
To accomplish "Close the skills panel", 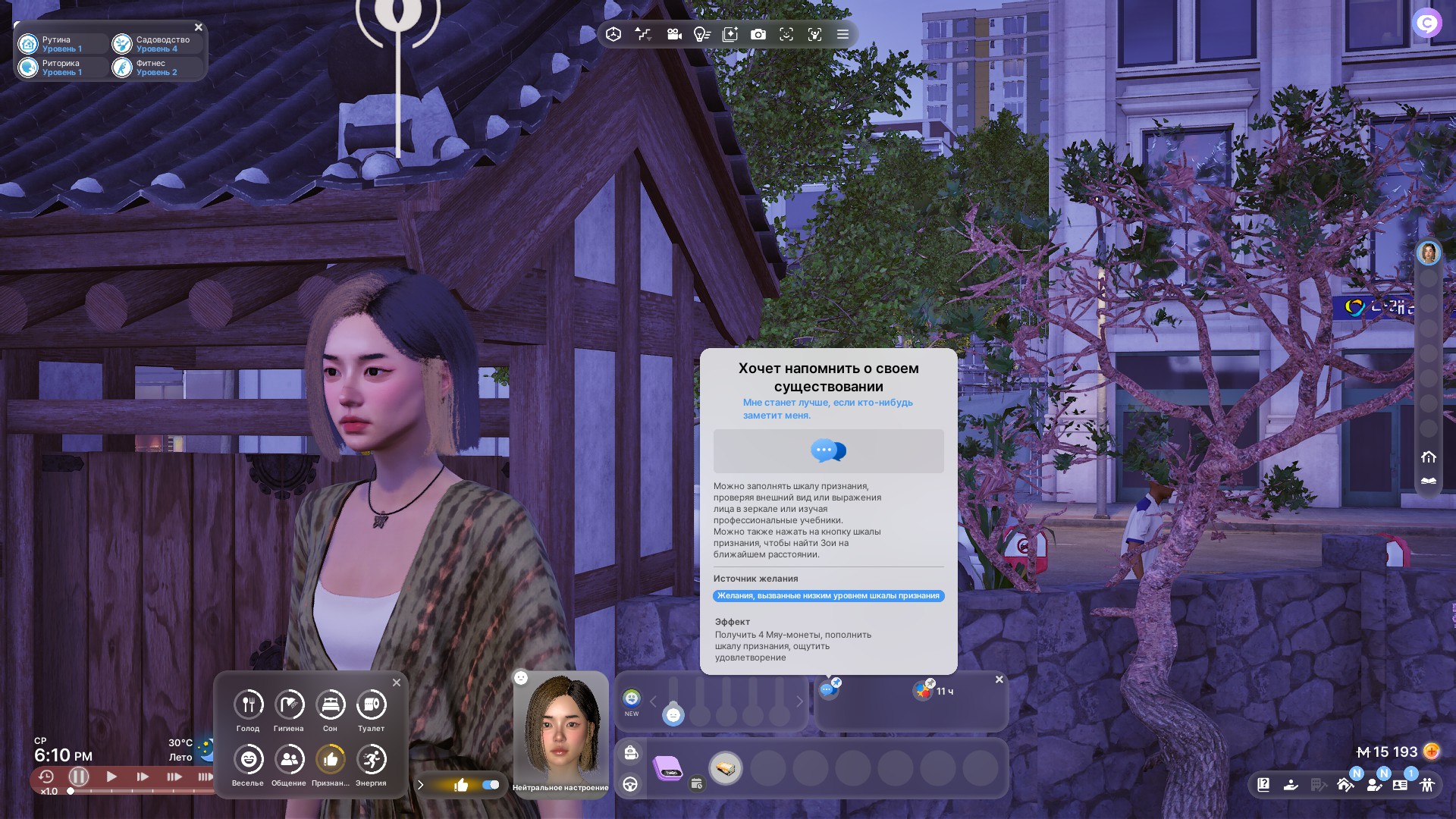I will (x=199, y=27).
